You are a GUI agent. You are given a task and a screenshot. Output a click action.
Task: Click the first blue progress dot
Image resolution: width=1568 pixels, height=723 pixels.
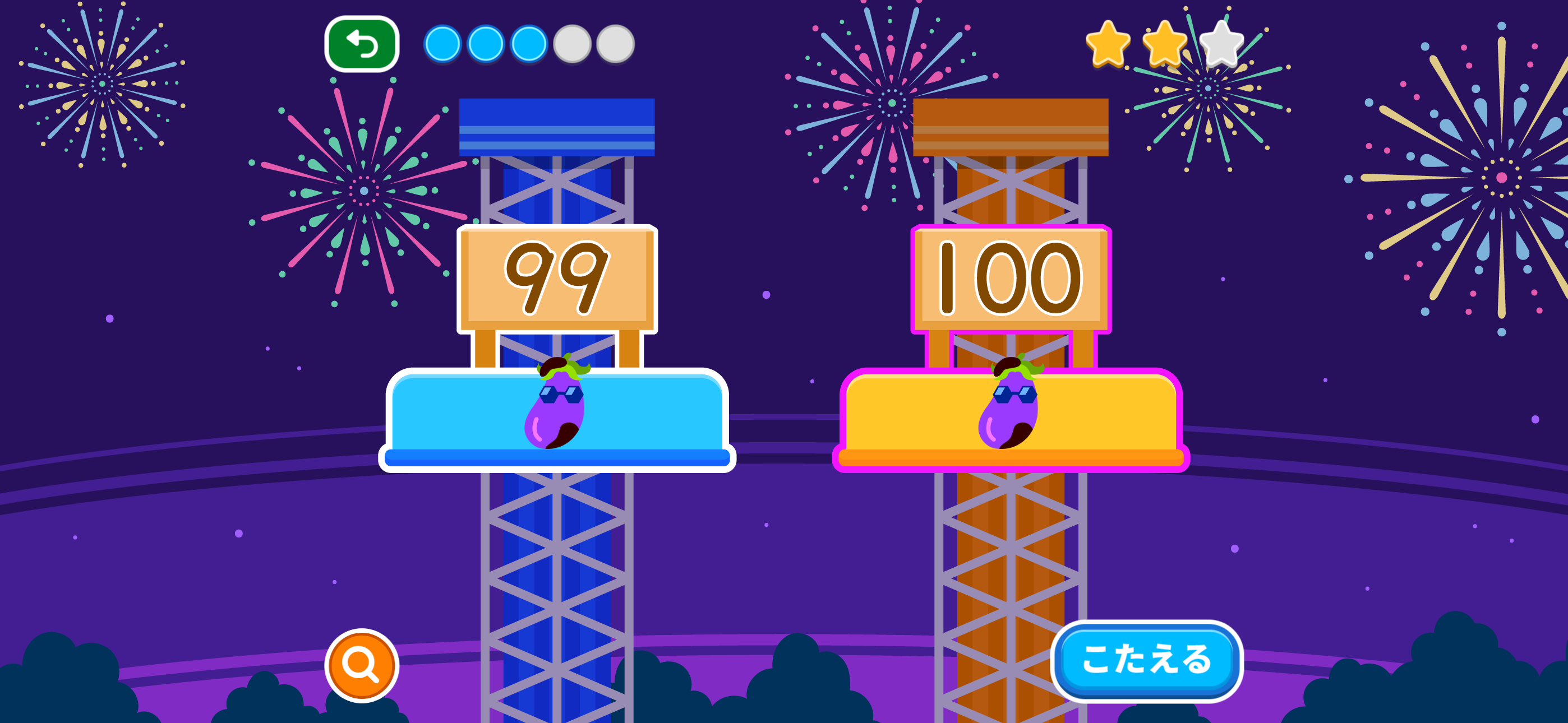442,43
